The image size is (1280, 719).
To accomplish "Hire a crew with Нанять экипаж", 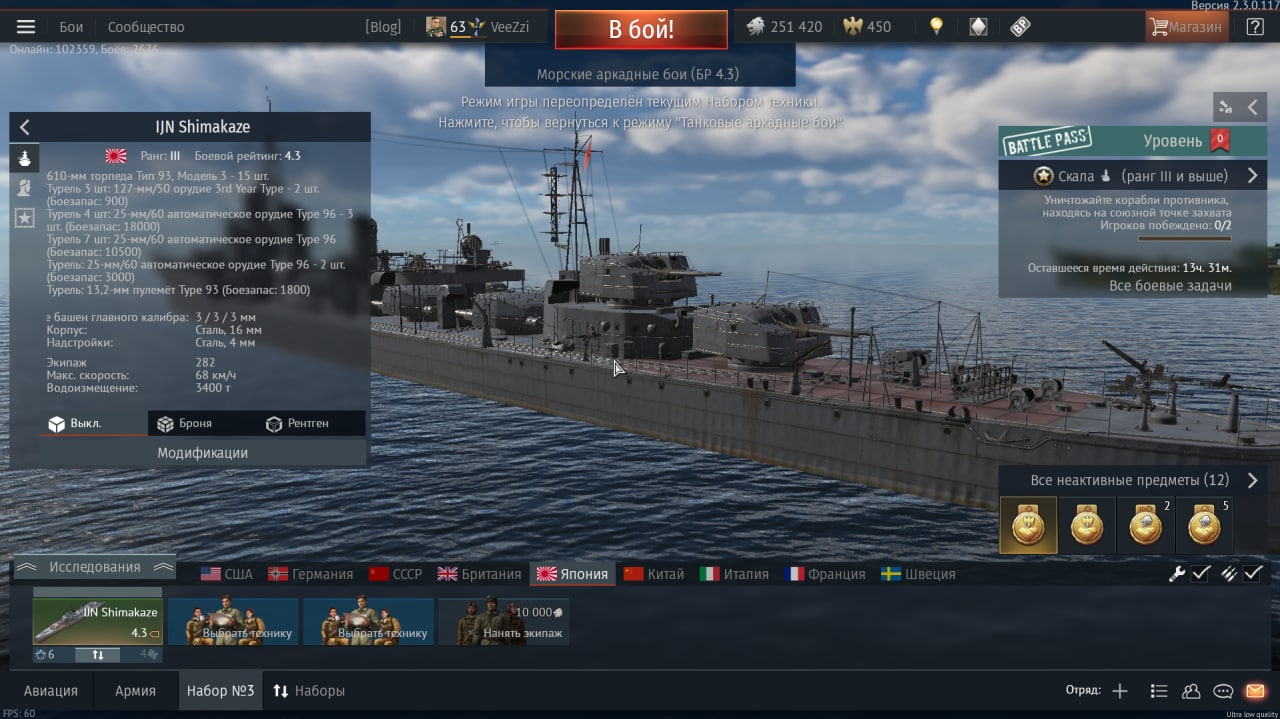I will [x=504, y=622].
